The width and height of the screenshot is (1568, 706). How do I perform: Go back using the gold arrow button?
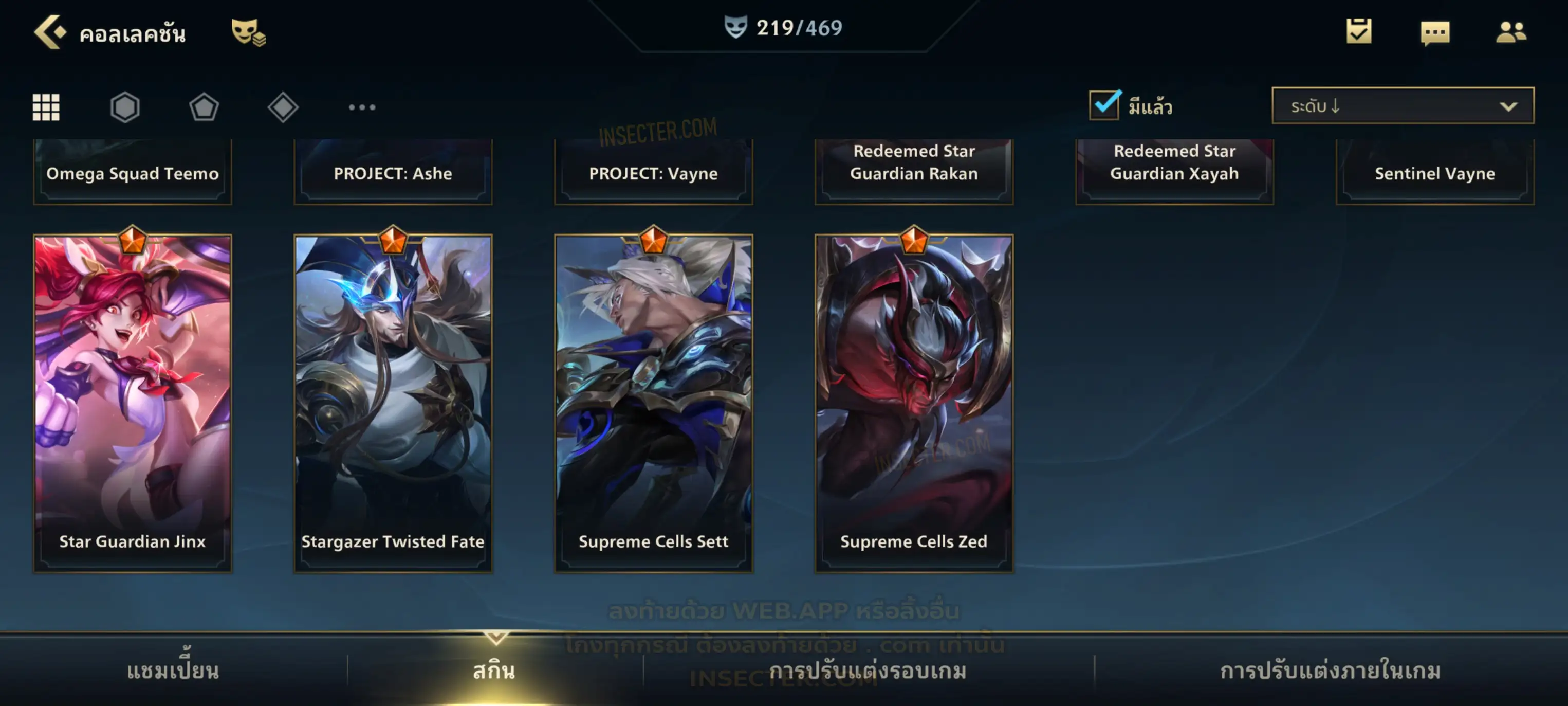pos(49,32)
